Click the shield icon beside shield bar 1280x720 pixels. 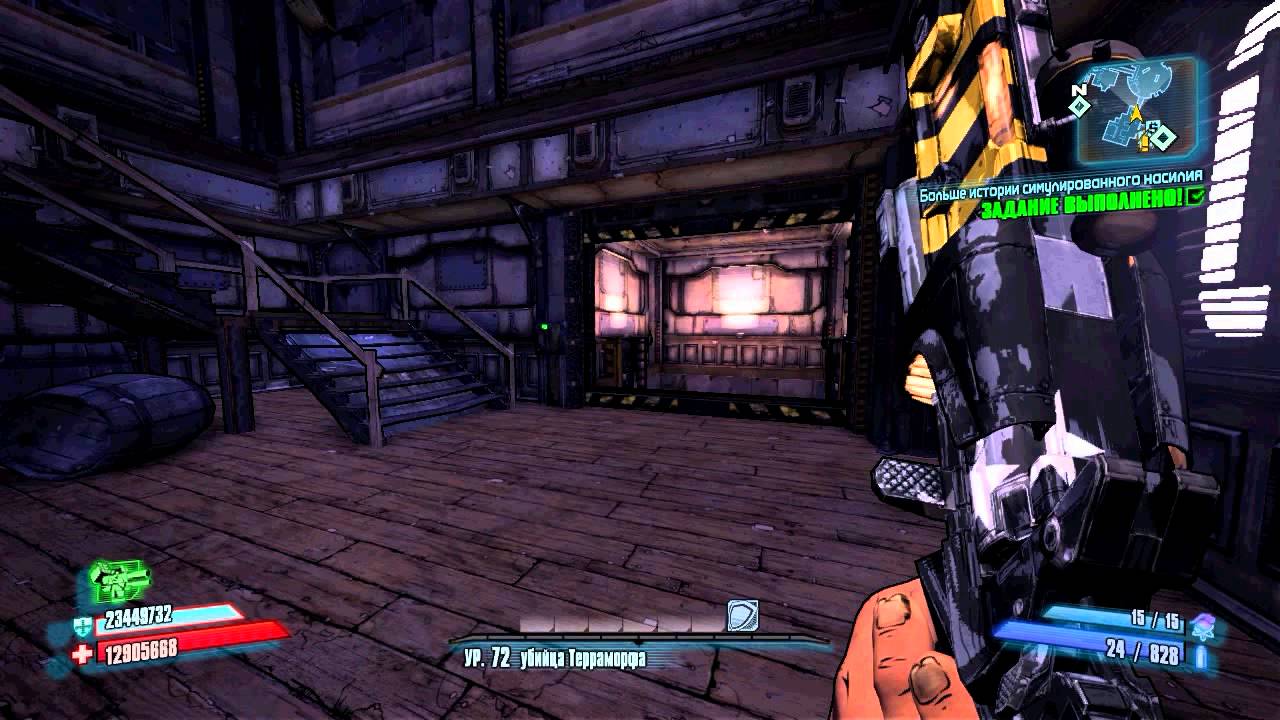point(82,625)
